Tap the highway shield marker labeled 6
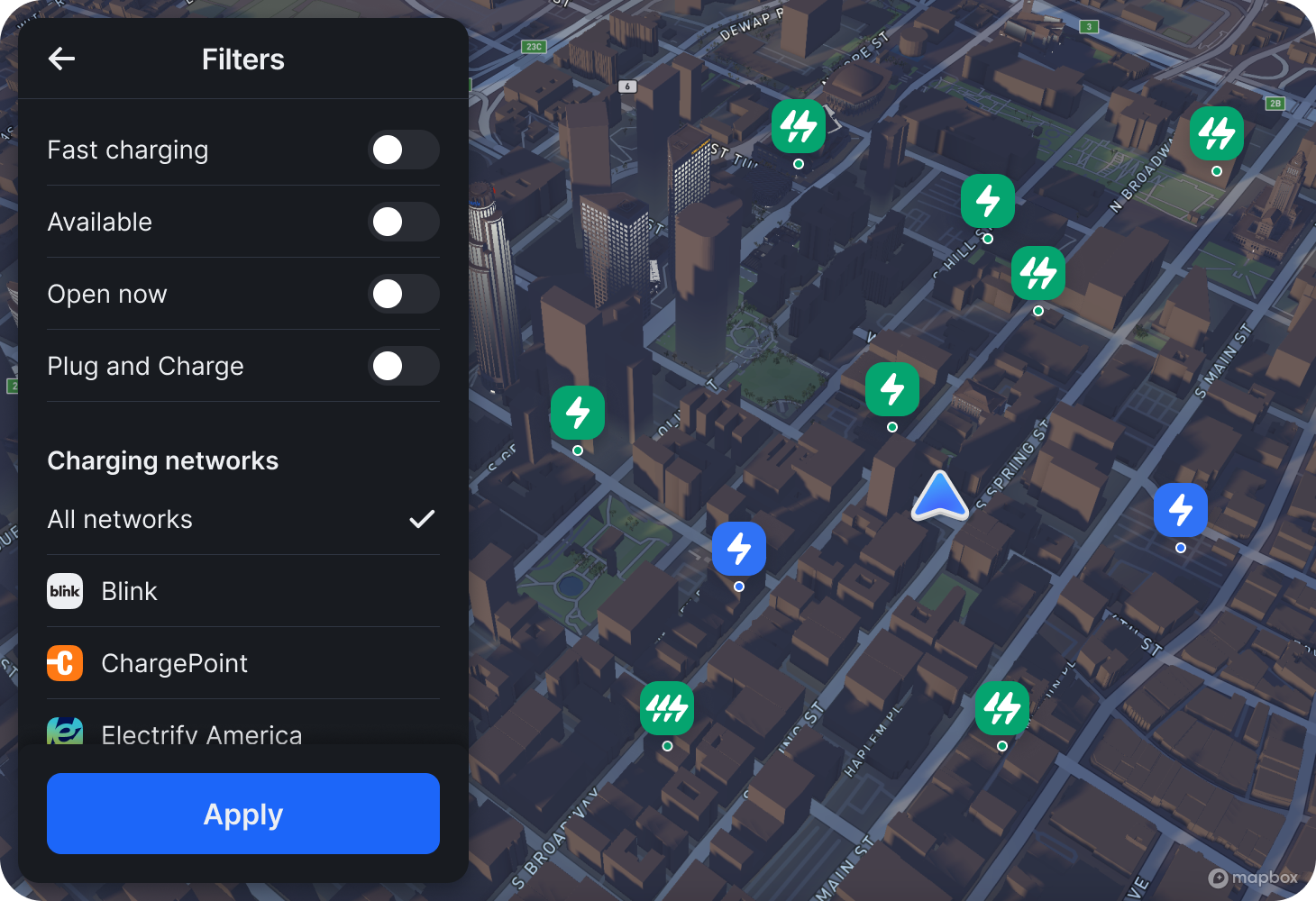The height and width of the screenshot is (901, 1316). [627, 86]
